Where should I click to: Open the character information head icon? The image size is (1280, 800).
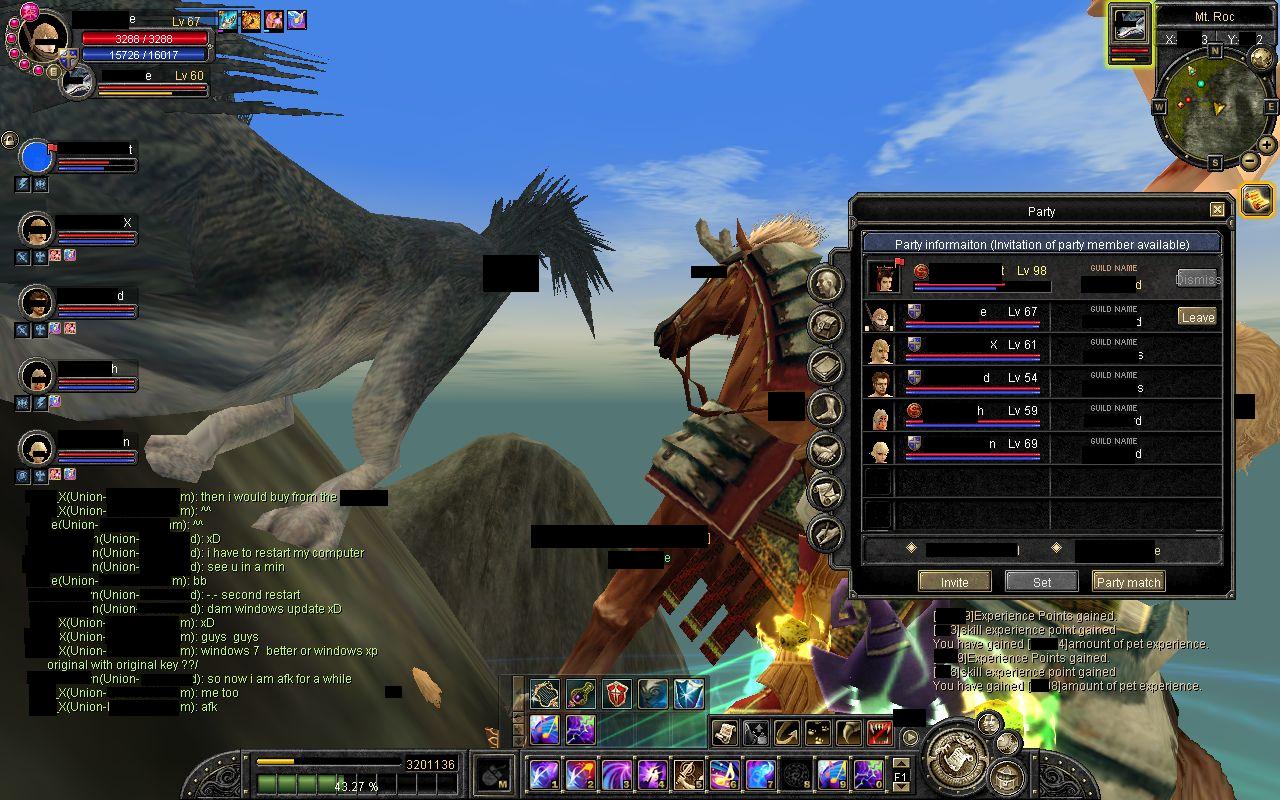click(x=826, y=284)
